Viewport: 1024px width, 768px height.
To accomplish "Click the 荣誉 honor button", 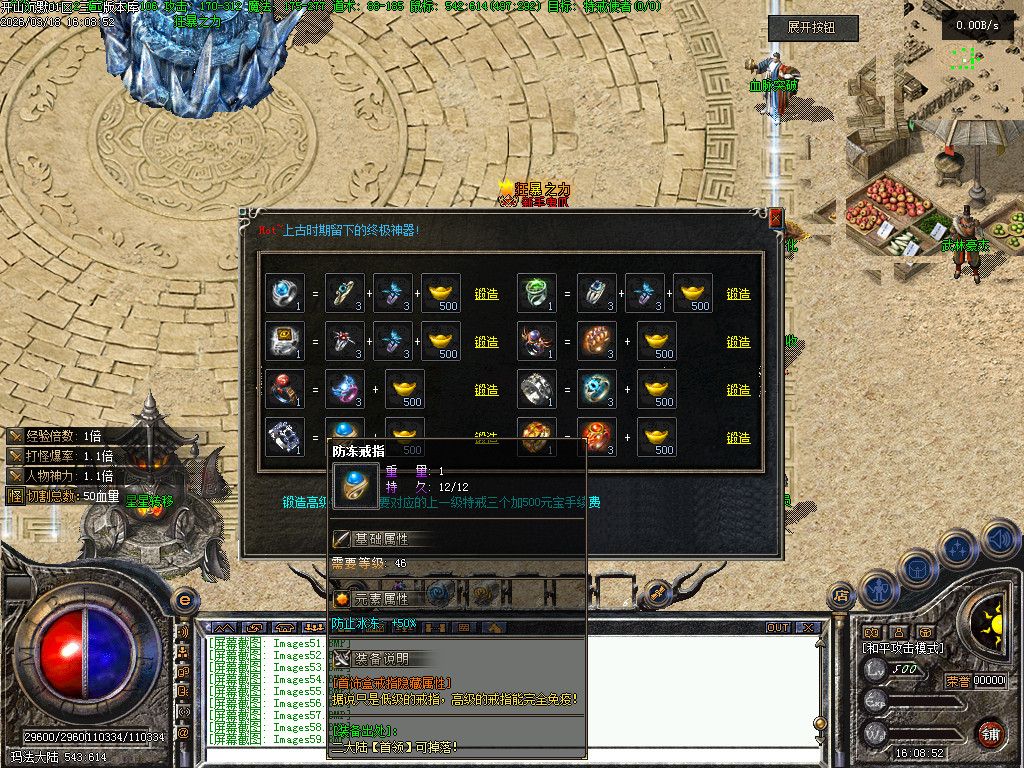I will tap(958, 681).
